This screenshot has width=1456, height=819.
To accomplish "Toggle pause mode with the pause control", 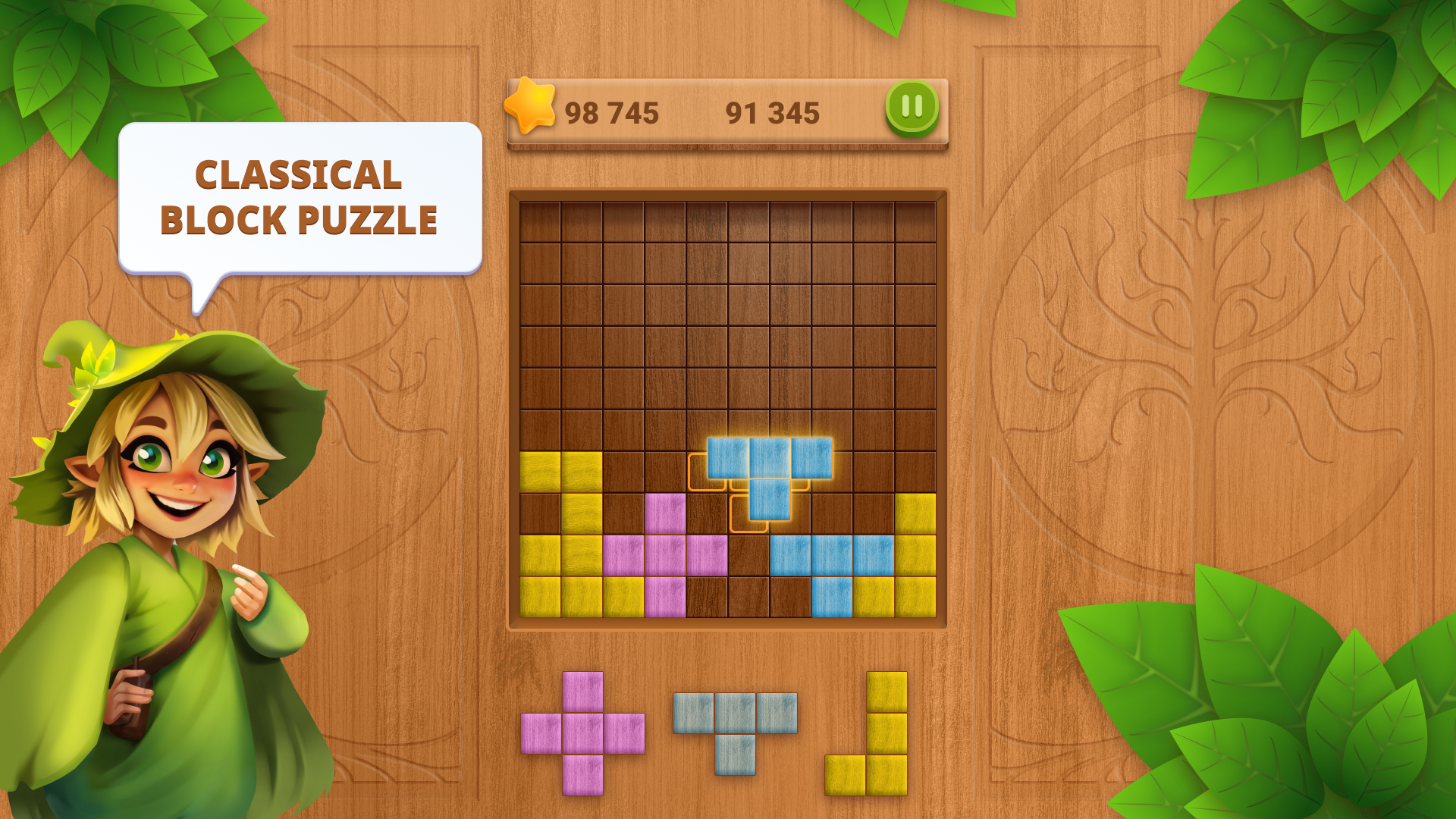I will [912, 106].
